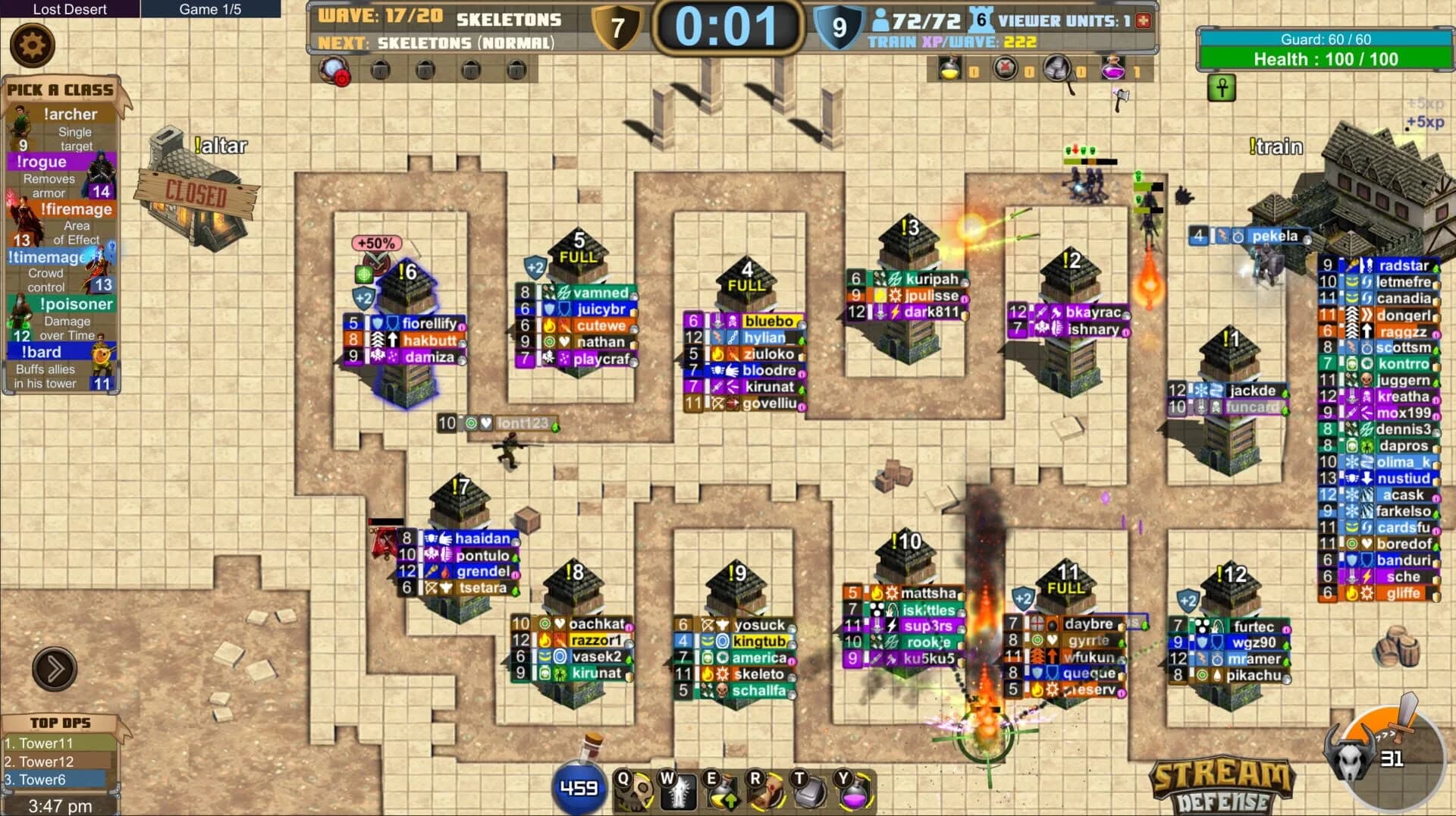Activate the W spirit ability
Screen dimensions: 1456x816
coord(680,792)
